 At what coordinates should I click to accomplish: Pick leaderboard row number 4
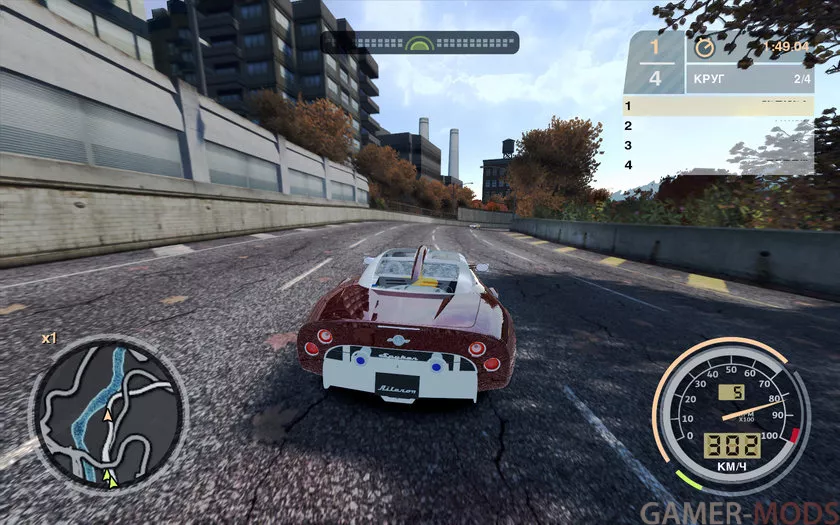click(x=718, y=165)
